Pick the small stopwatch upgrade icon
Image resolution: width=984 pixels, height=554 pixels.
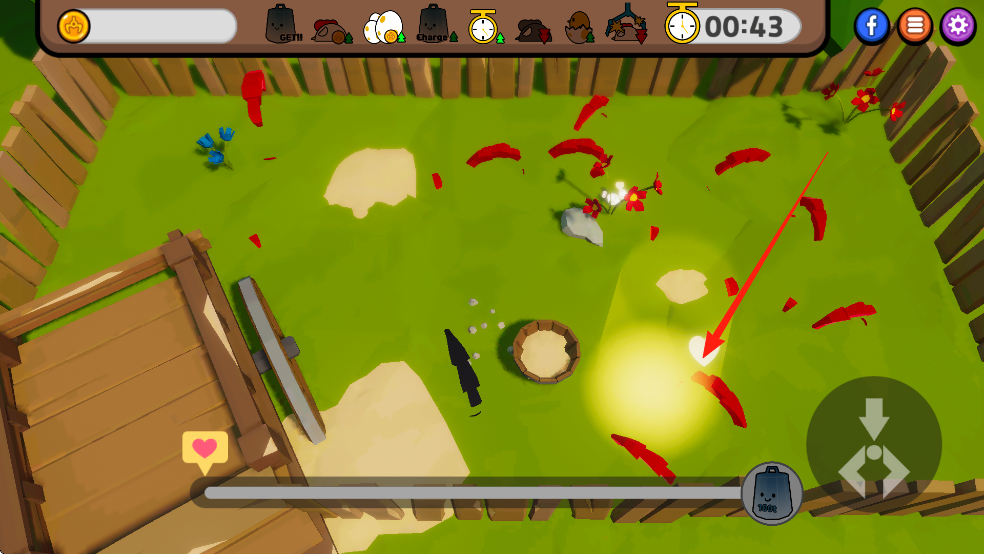[484, 27]
